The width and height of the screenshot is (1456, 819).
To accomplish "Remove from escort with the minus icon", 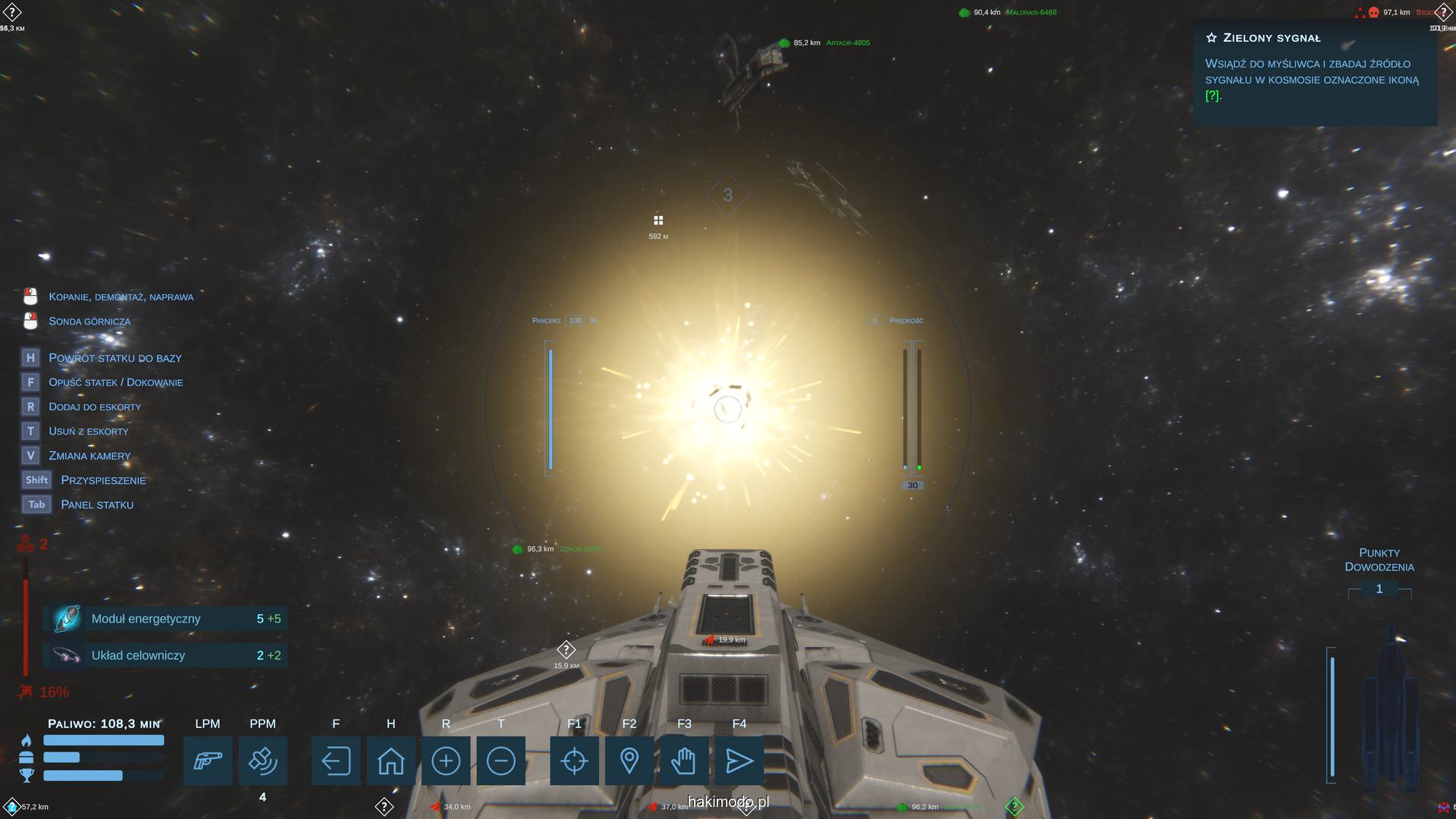I will click(x=500, y=761).
